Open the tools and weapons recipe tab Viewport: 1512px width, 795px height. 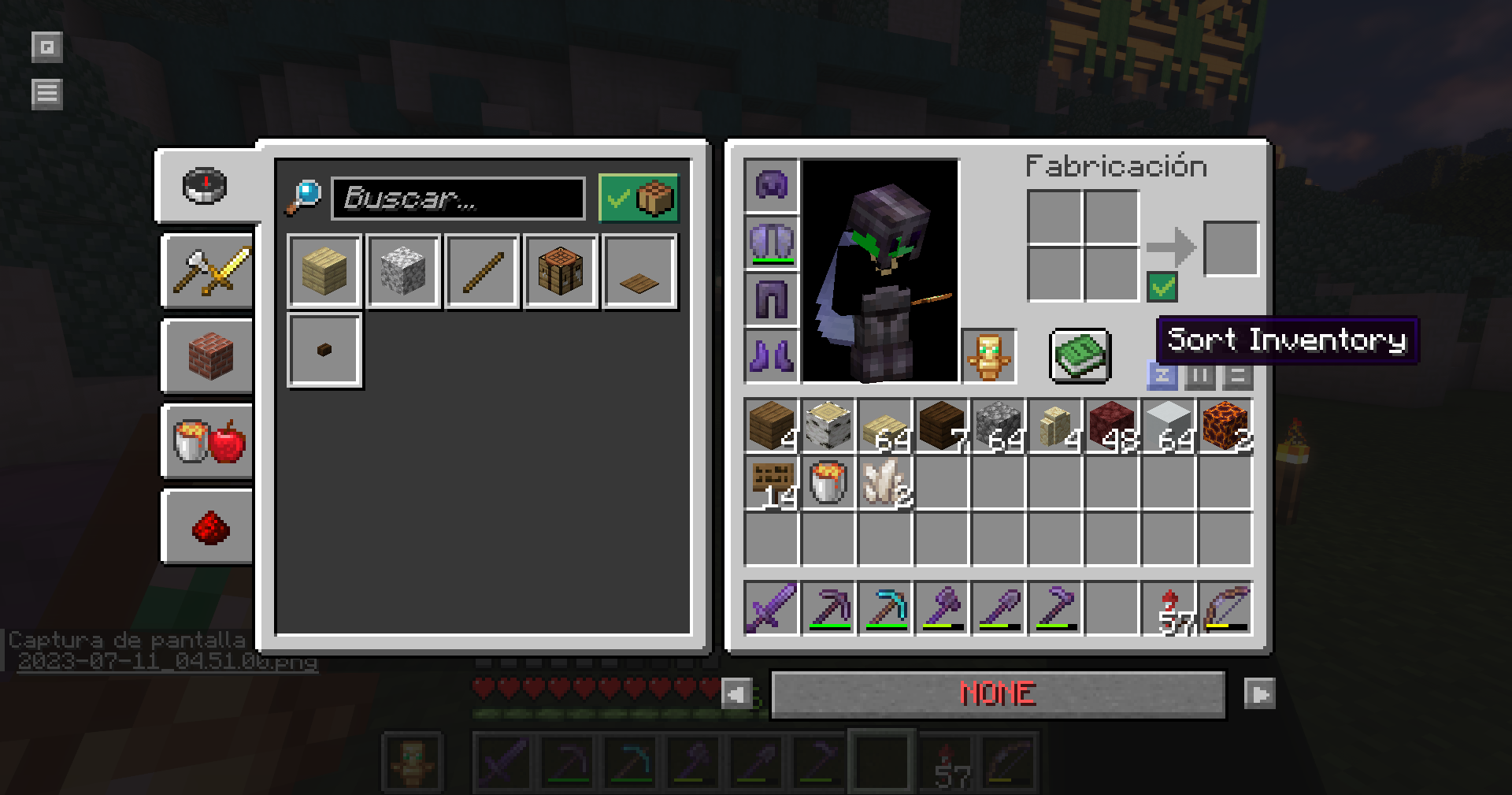coord(208,270)
